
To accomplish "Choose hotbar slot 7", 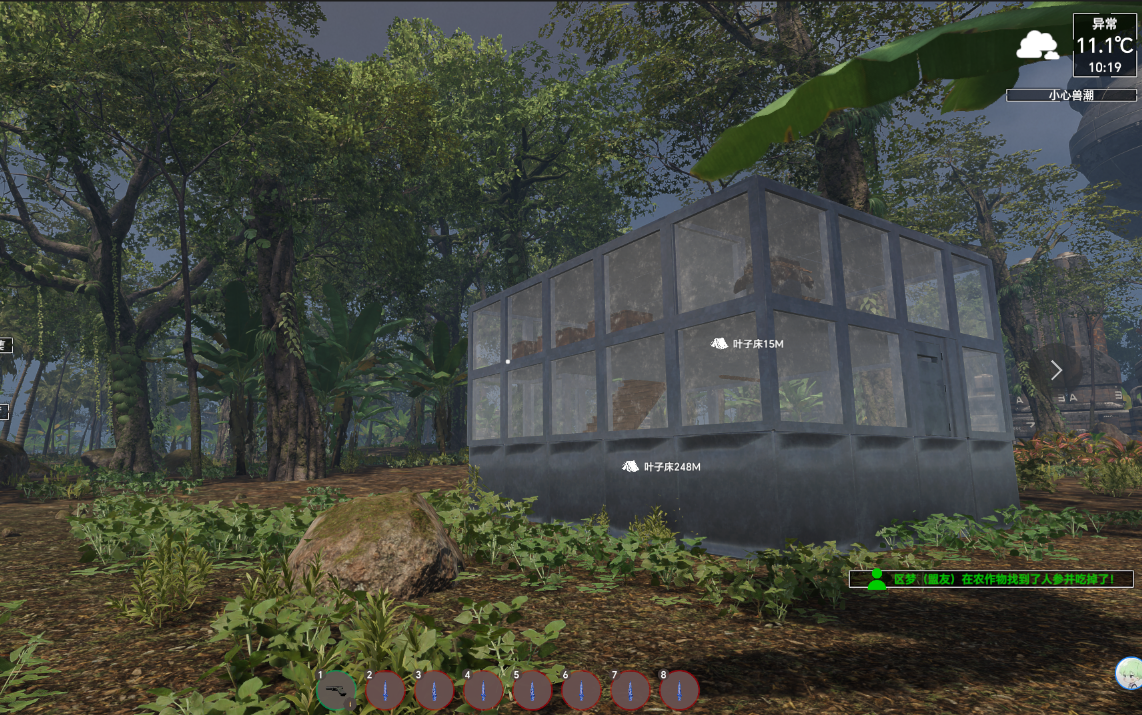I will [630, 690].
